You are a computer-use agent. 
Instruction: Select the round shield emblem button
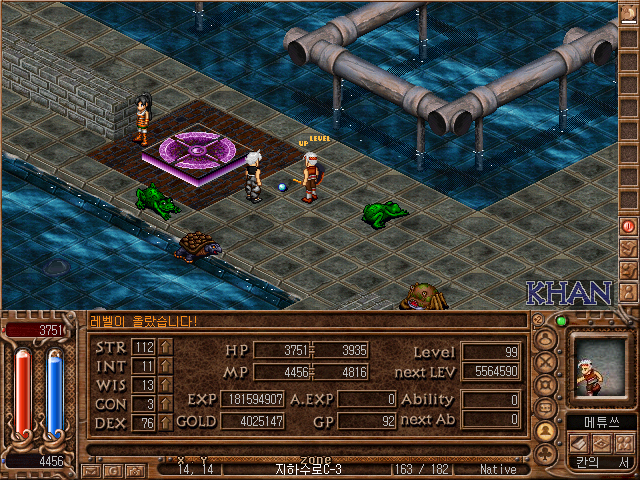546,384
